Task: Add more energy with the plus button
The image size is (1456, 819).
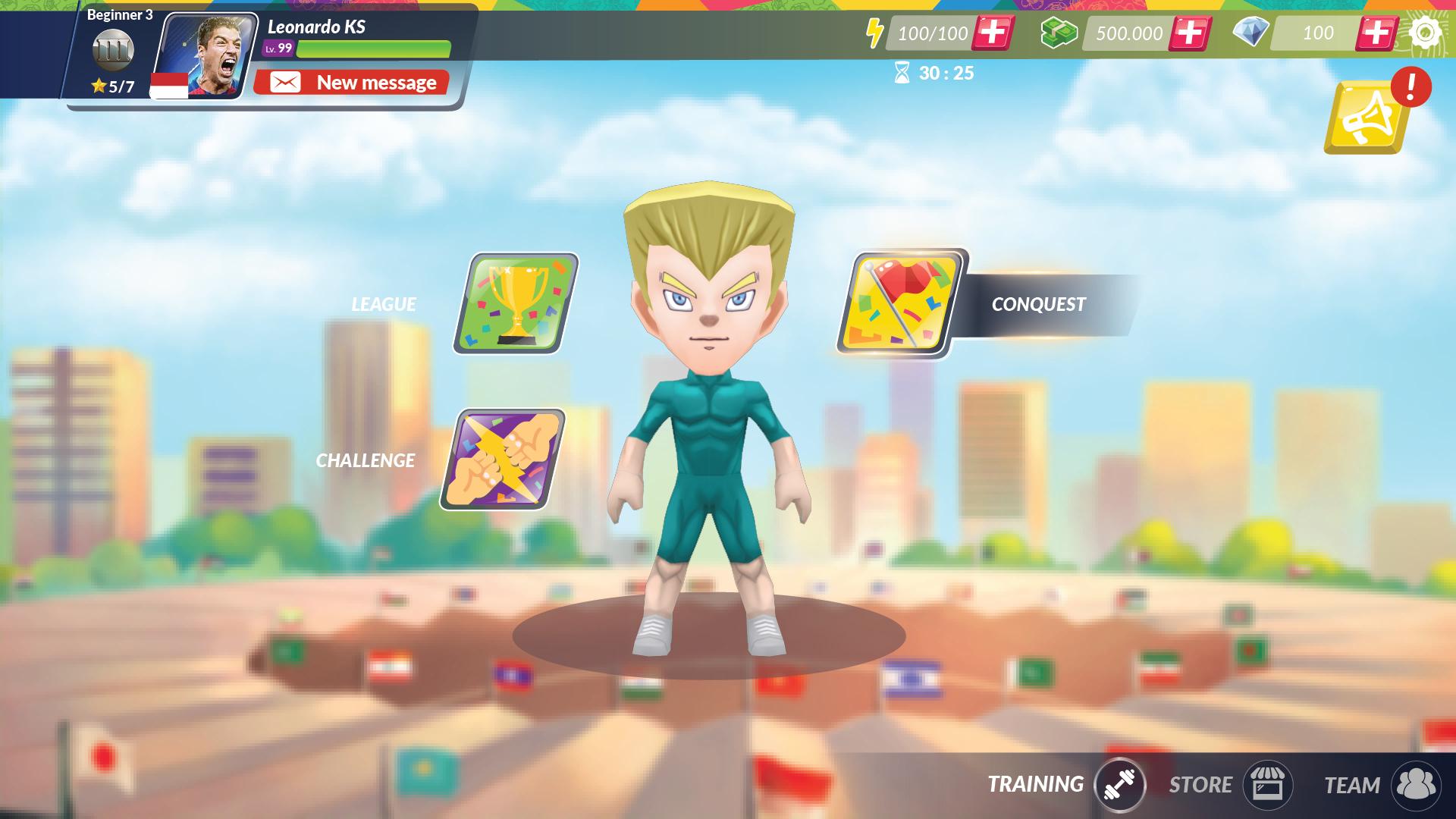Action: pos(993,33)
